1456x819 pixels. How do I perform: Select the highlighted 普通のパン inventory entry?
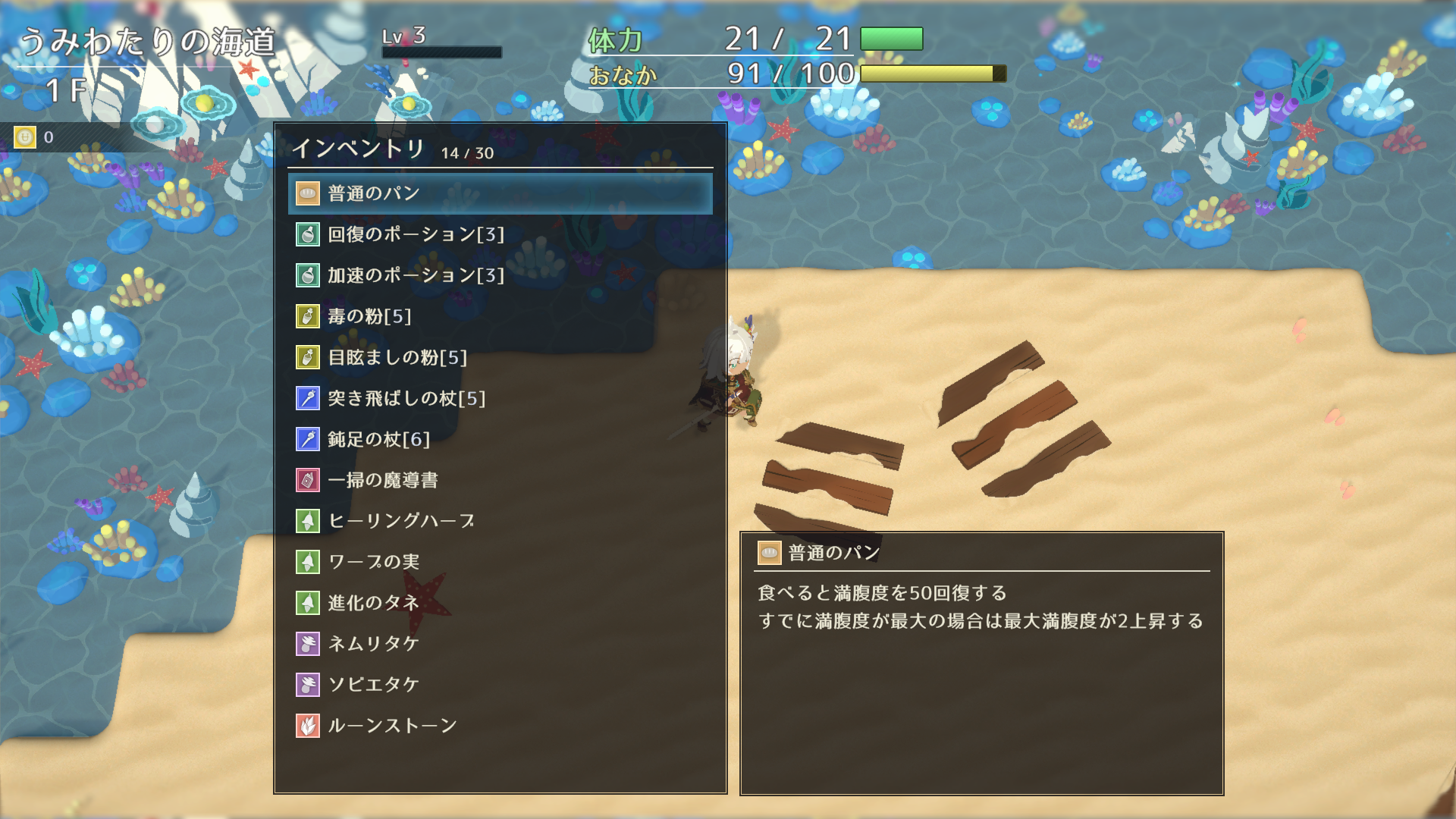[500, 193]
